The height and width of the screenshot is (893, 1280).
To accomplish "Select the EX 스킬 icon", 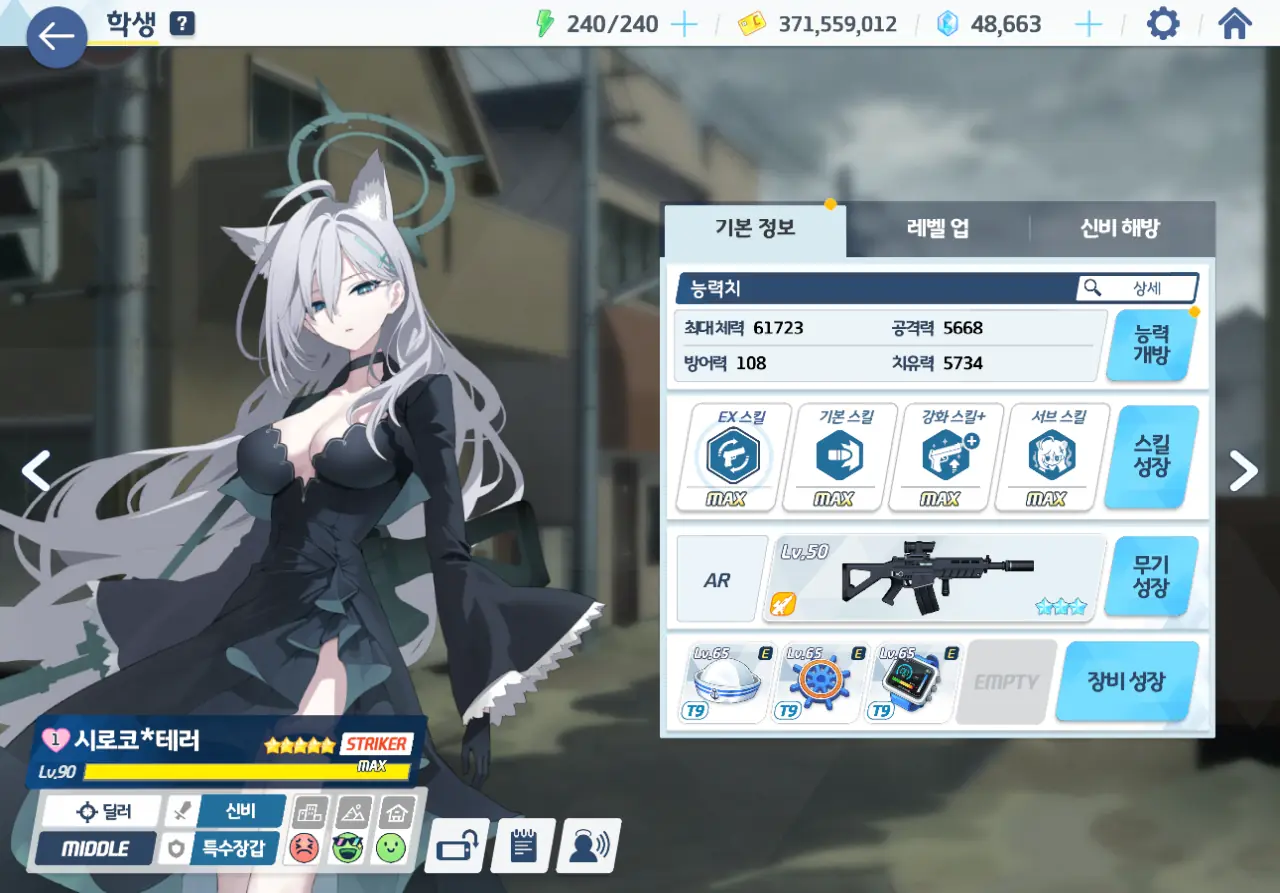I will 733,457.
